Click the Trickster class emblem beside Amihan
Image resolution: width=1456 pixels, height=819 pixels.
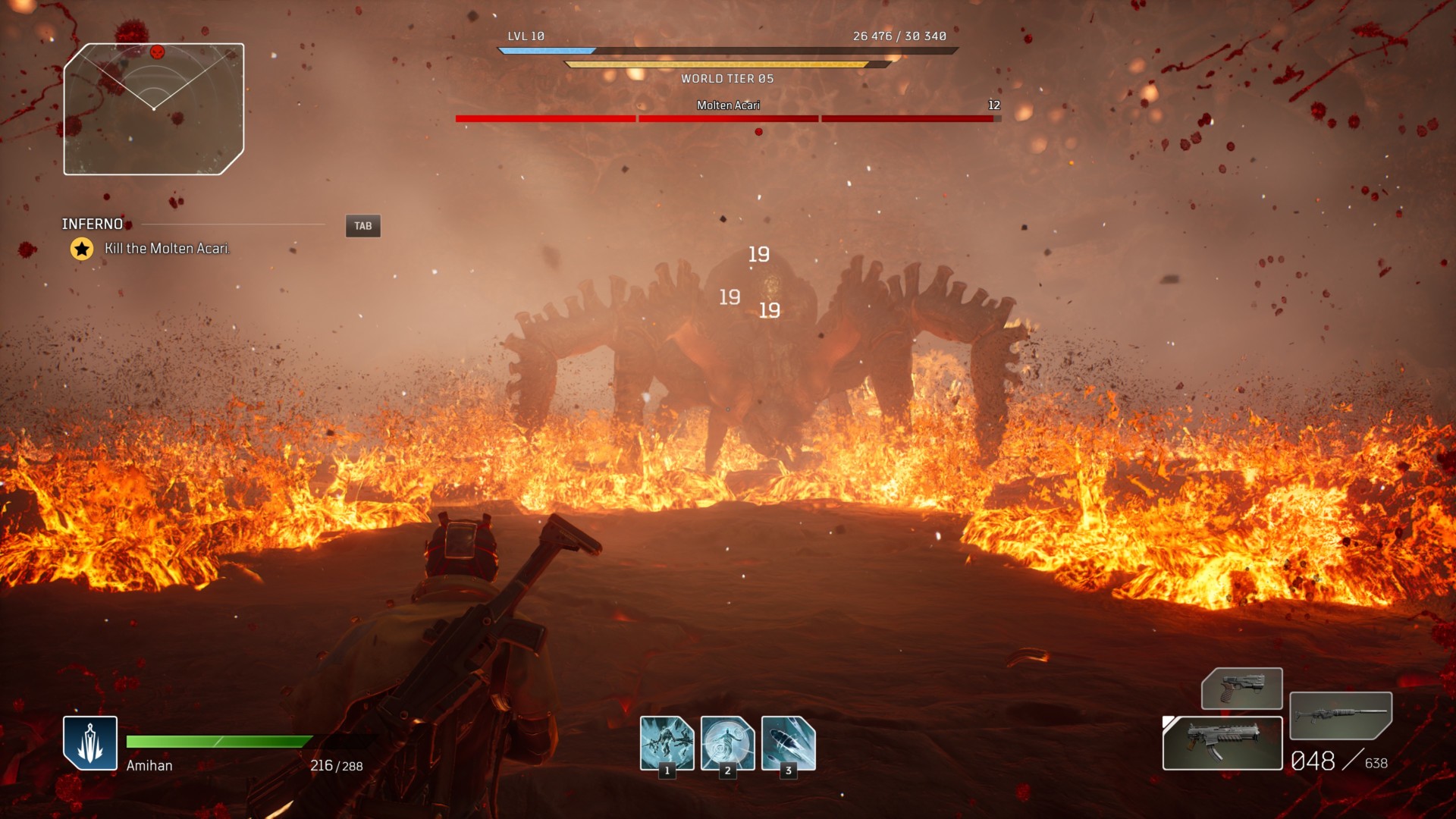click(90, 743)
